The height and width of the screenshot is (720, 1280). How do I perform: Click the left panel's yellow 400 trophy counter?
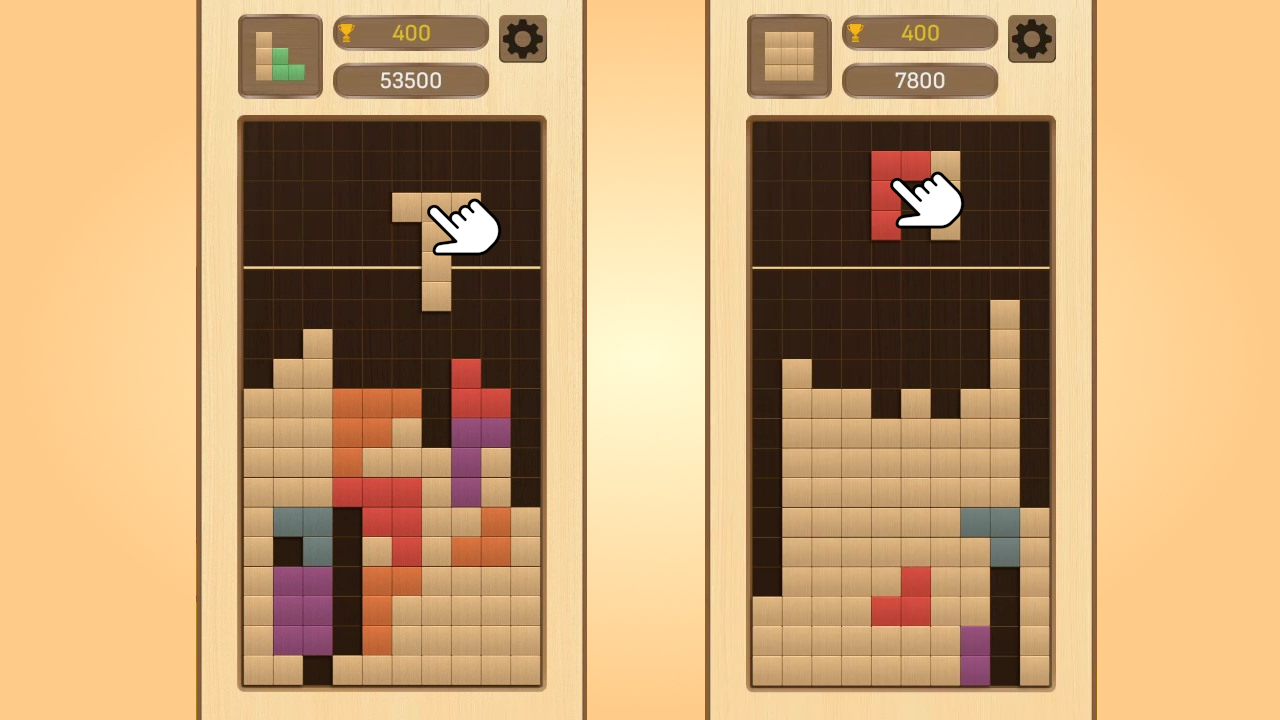[410, 32]
